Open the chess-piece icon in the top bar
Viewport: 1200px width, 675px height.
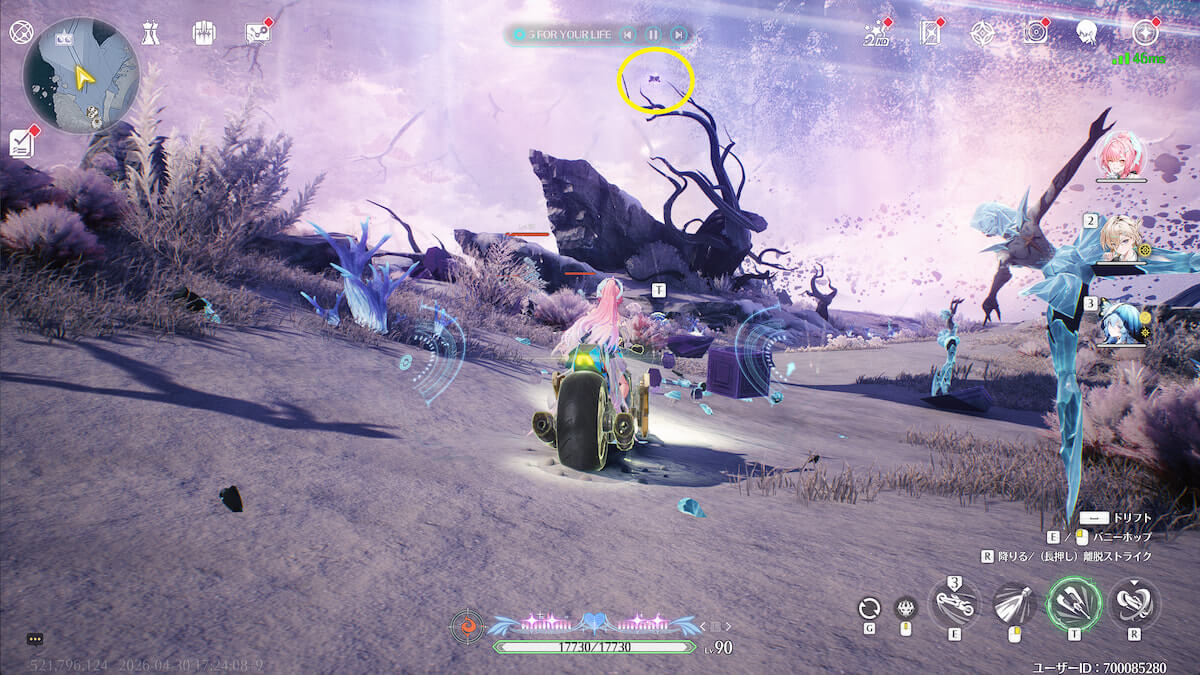point(150,33)
